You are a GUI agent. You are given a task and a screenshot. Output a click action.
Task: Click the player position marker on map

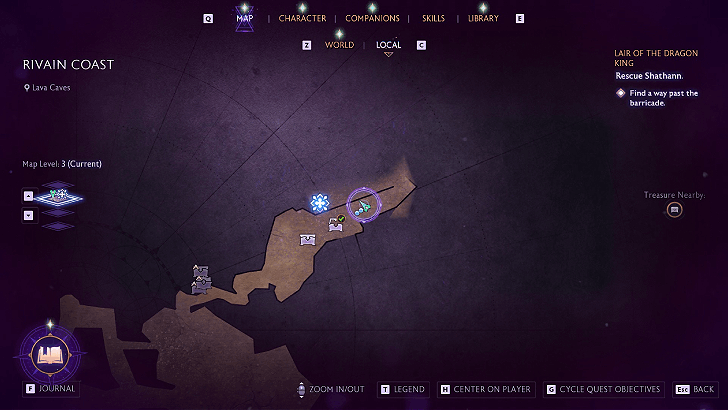(365, 204)
